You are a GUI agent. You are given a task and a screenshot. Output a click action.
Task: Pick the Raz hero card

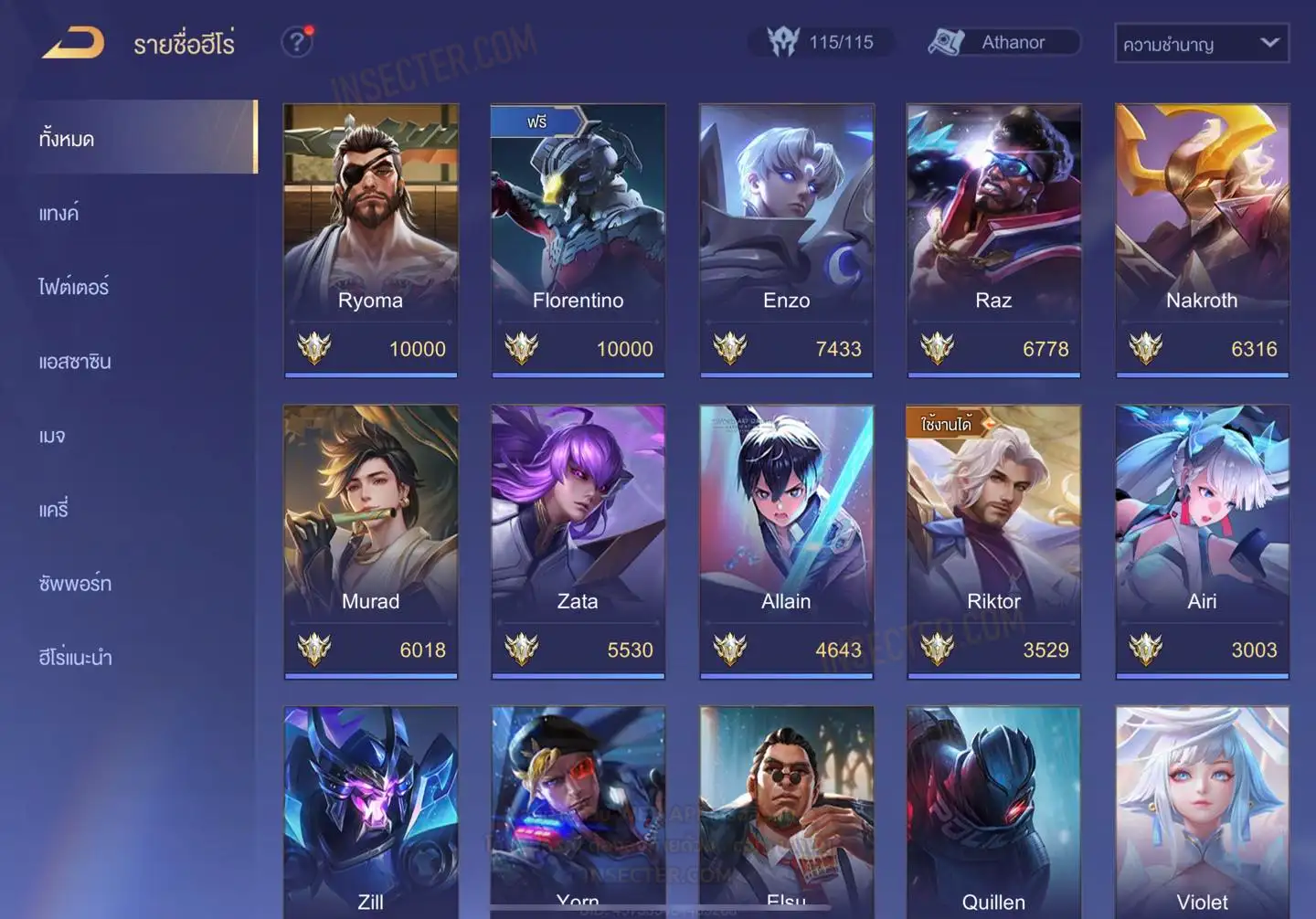pos(993,239)
